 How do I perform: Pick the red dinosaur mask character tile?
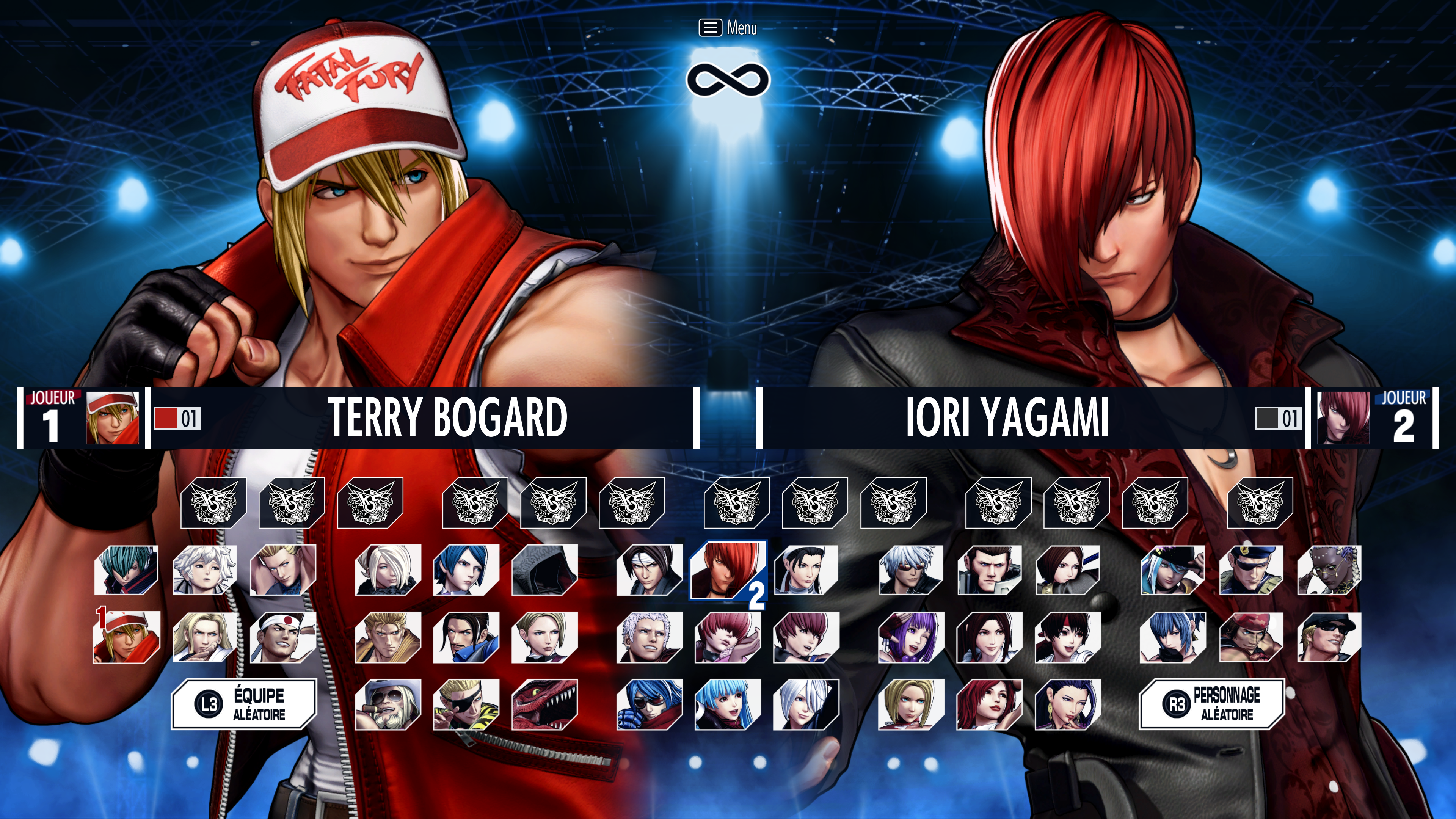click(x=544, y=704)
